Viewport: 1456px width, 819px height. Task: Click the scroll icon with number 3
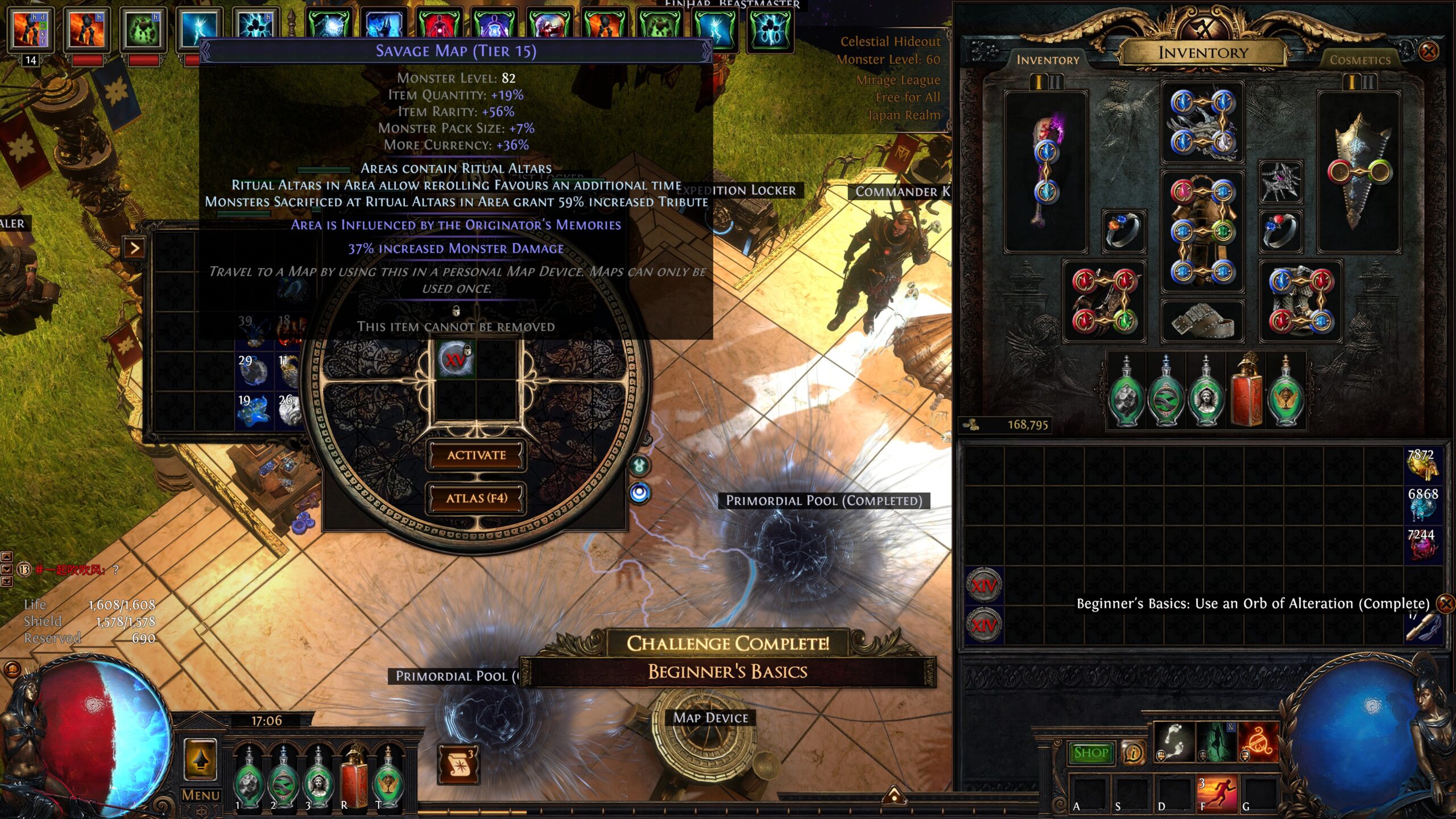coord(458,764)
